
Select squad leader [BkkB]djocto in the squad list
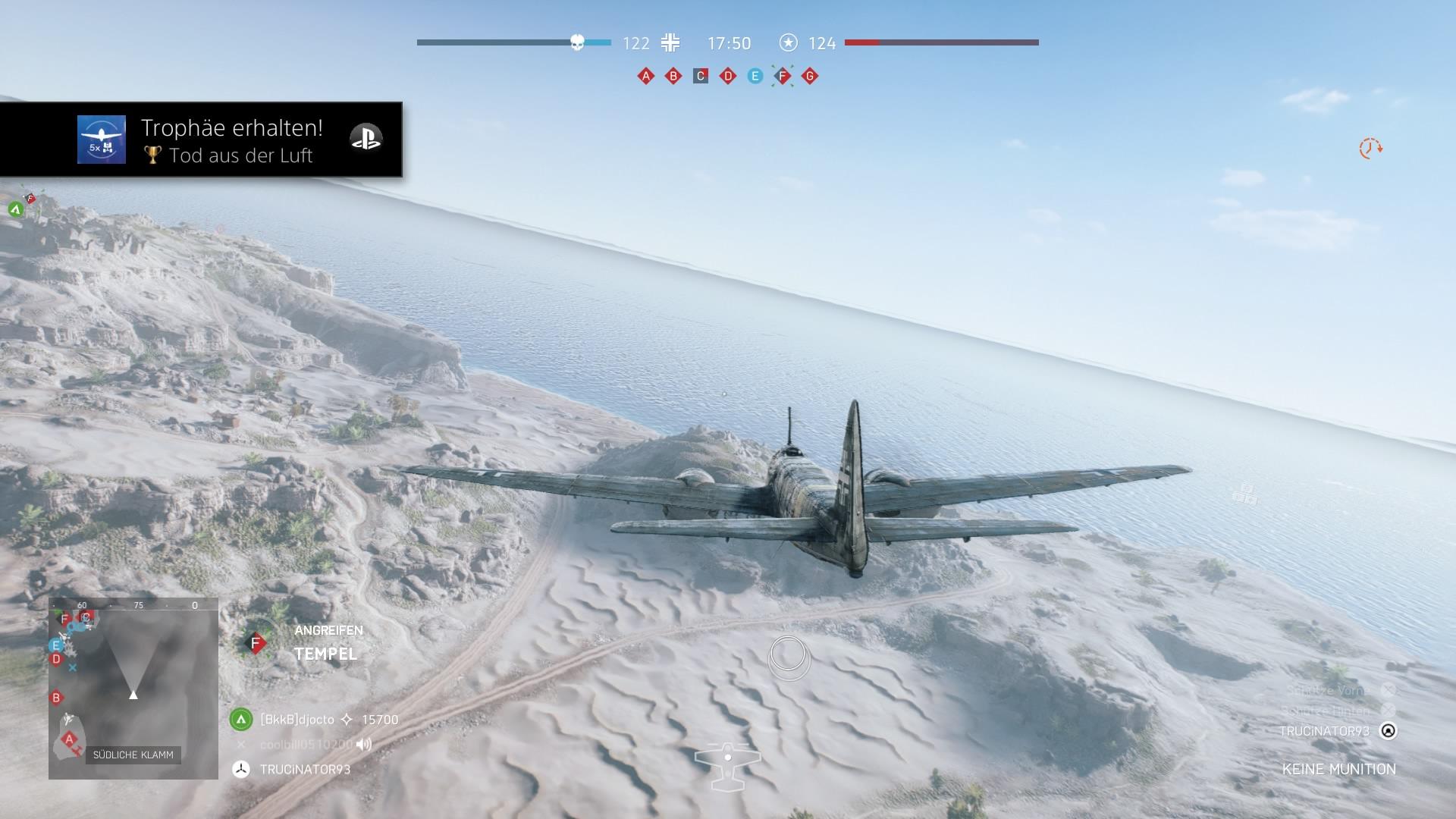pyautogui.click(x=297, y=720)
